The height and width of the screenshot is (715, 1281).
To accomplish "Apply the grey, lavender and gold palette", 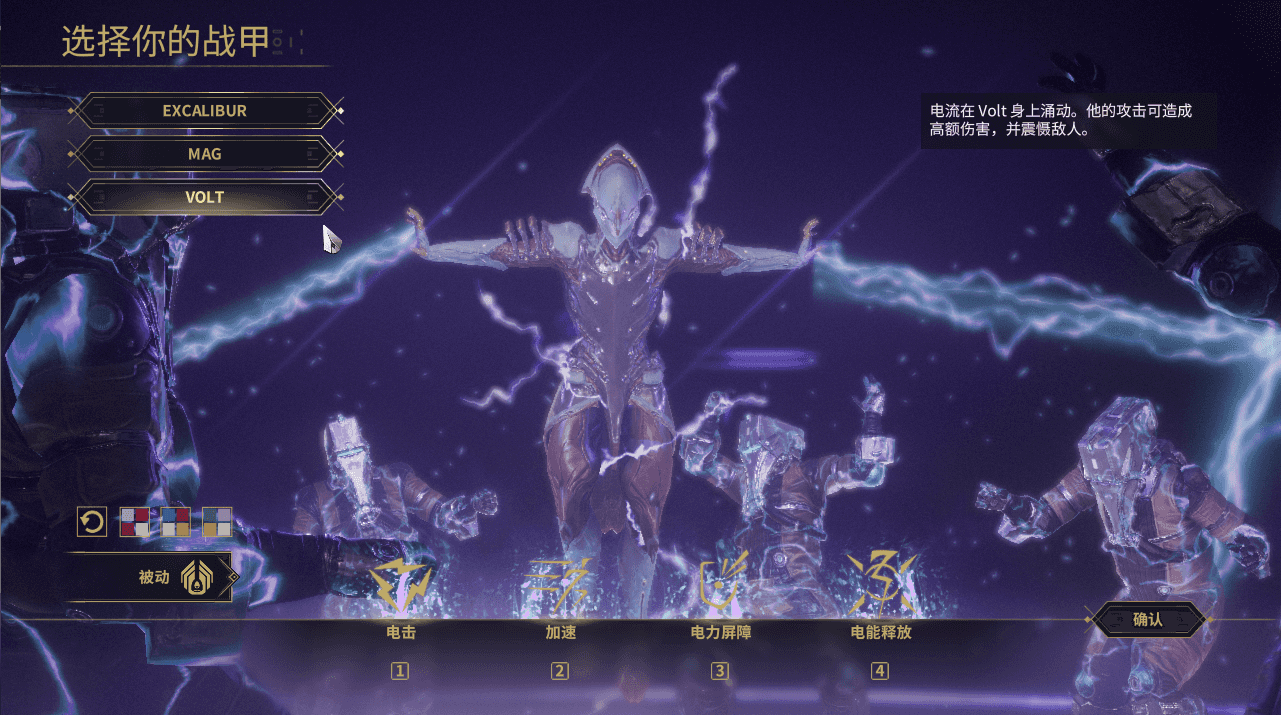I will (217, 522).
